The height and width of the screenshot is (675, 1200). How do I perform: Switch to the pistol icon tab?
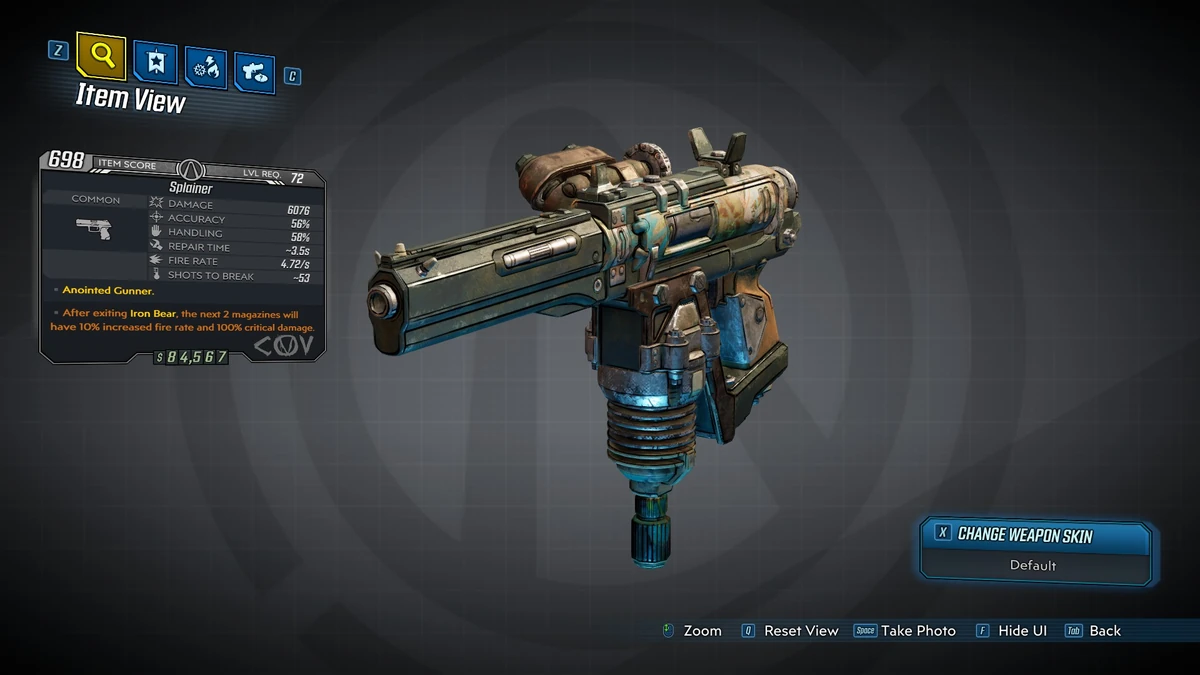pos(254,73)
